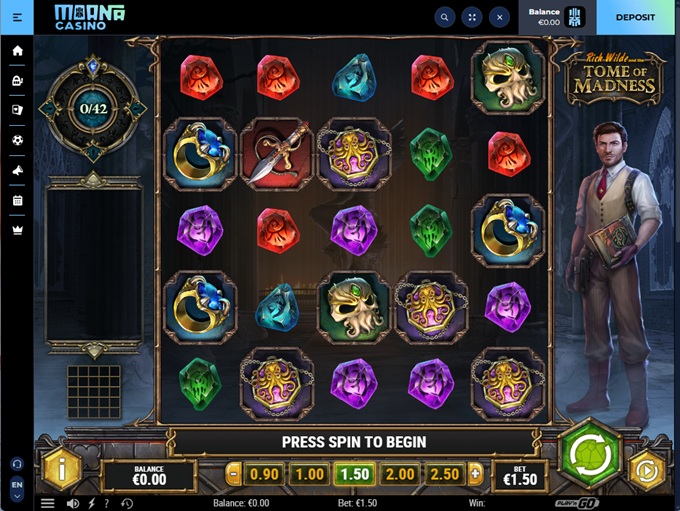
Task: Click the Deposit button
Action: point(635,17)
